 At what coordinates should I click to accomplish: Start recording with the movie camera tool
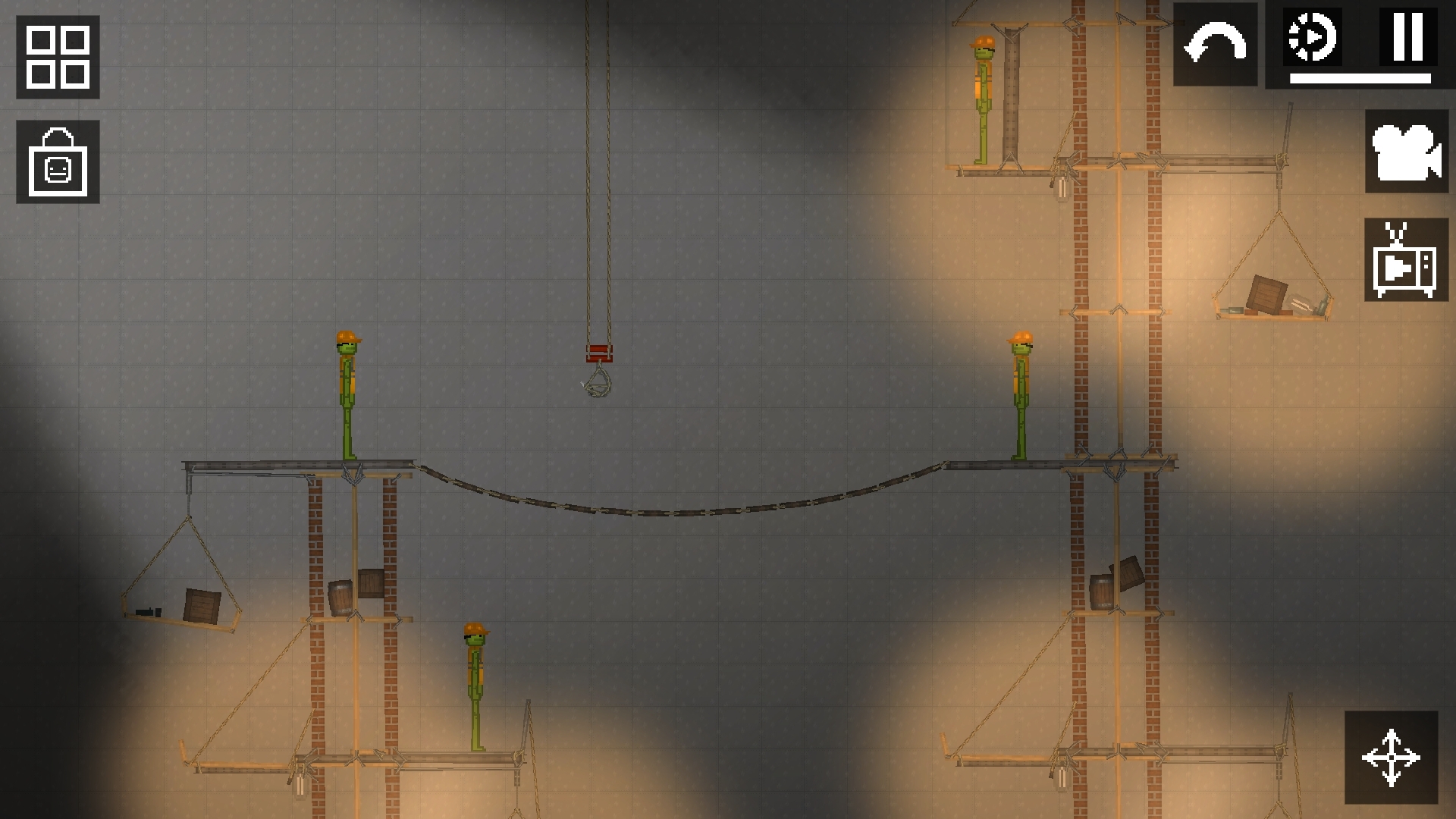(x=1405, y=154)
